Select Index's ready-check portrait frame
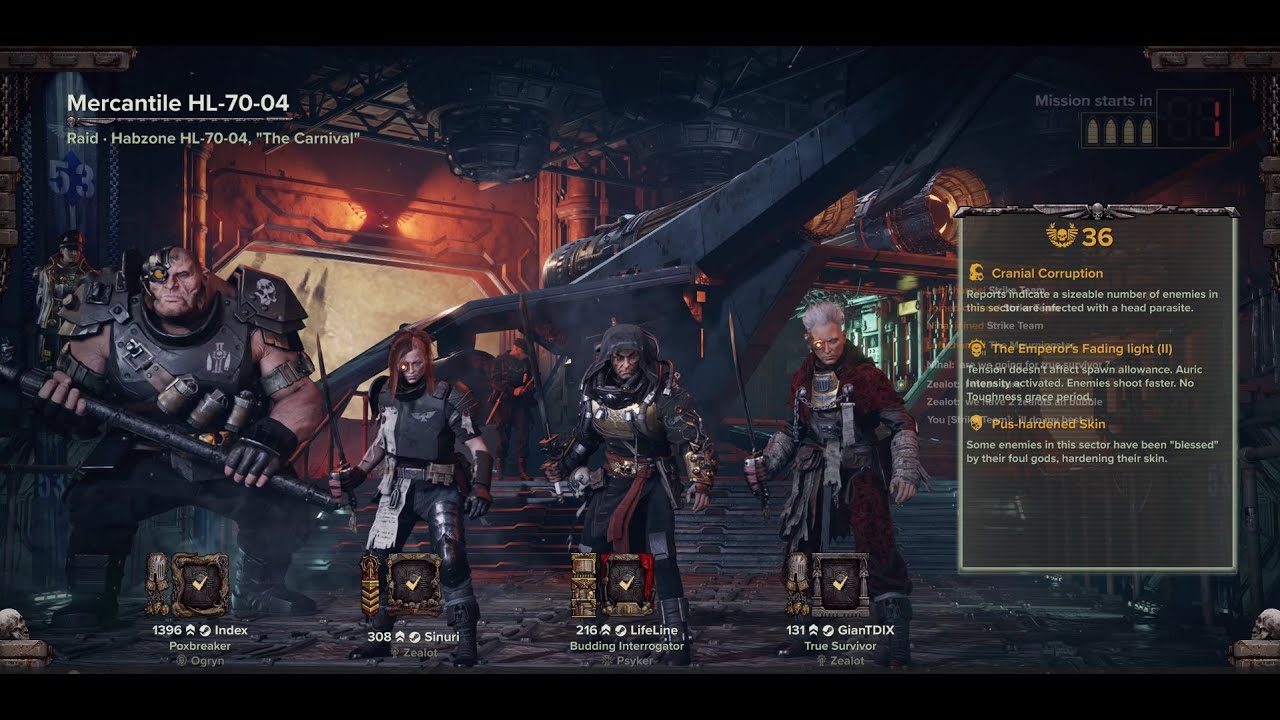Viewport: 1280px width, 720px height. click(x=200, y=584)
